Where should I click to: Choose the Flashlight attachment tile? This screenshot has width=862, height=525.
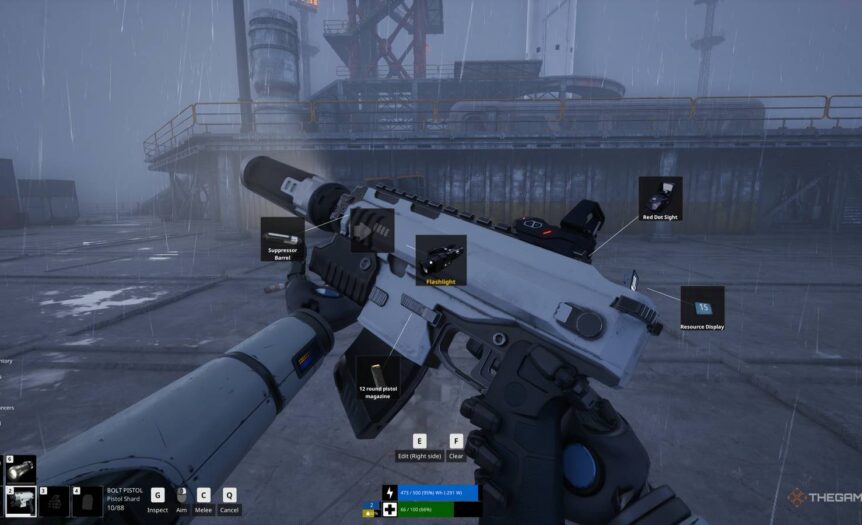click(440, 260)
